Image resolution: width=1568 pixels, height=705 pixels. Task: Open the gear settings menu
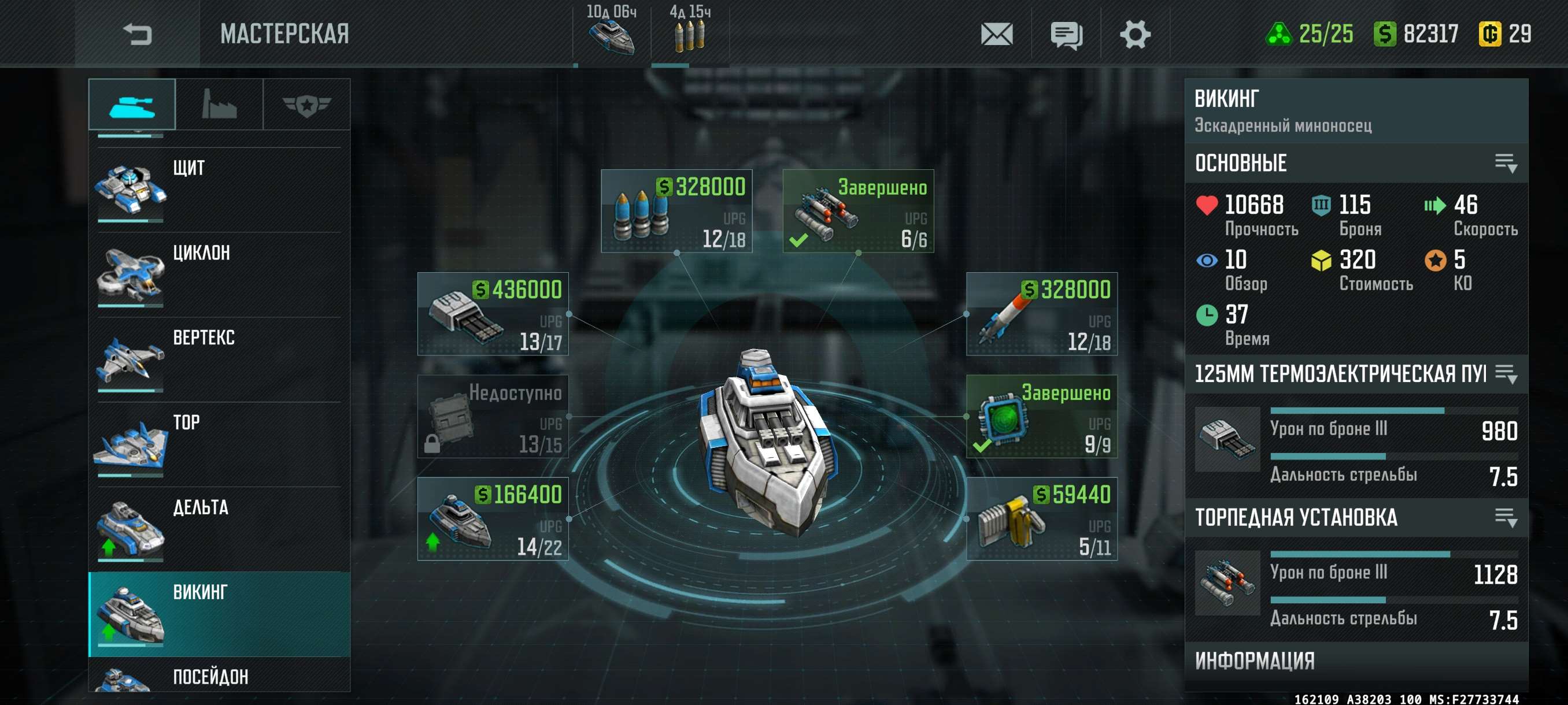(1134, 34)
